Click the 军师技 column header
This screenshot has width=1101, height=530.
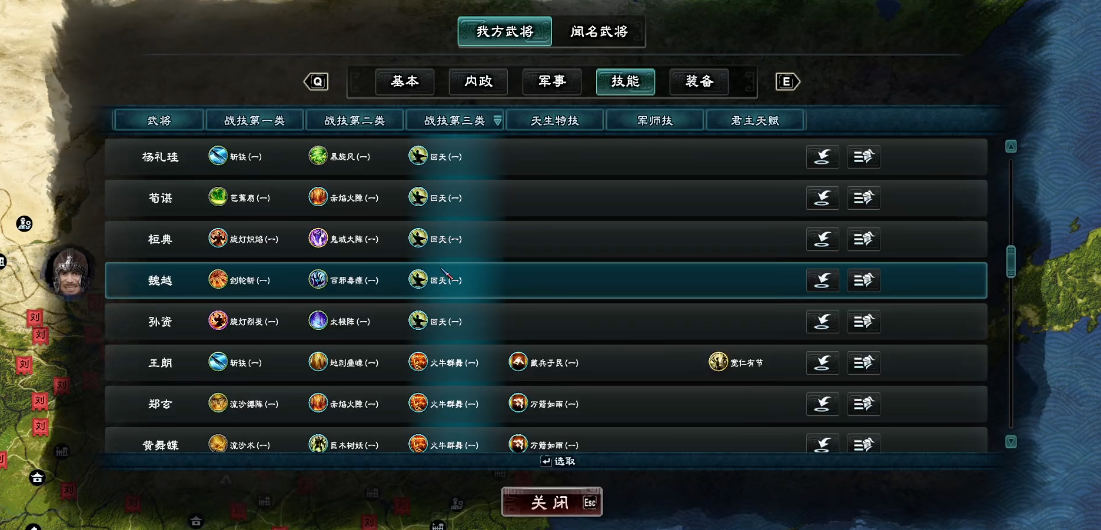(655, 121)
